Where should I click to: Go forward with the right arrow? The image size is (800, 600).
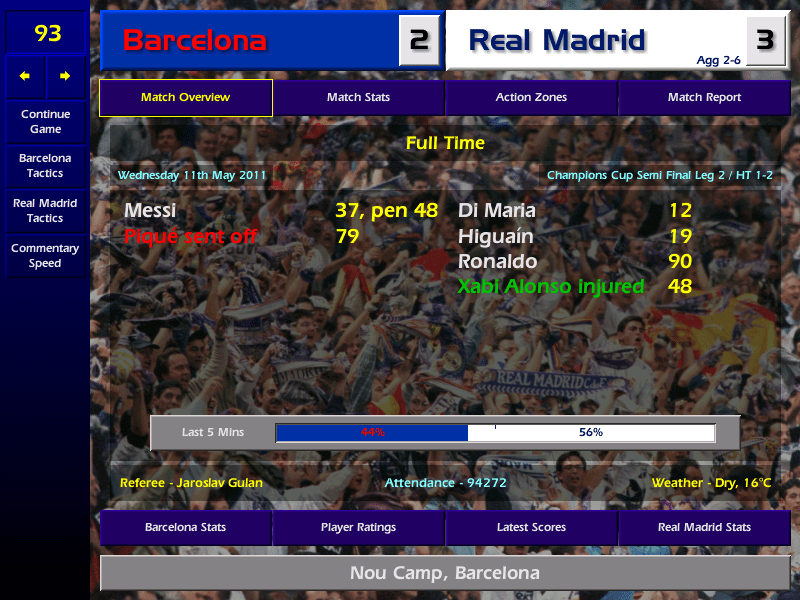coord(65,76)
